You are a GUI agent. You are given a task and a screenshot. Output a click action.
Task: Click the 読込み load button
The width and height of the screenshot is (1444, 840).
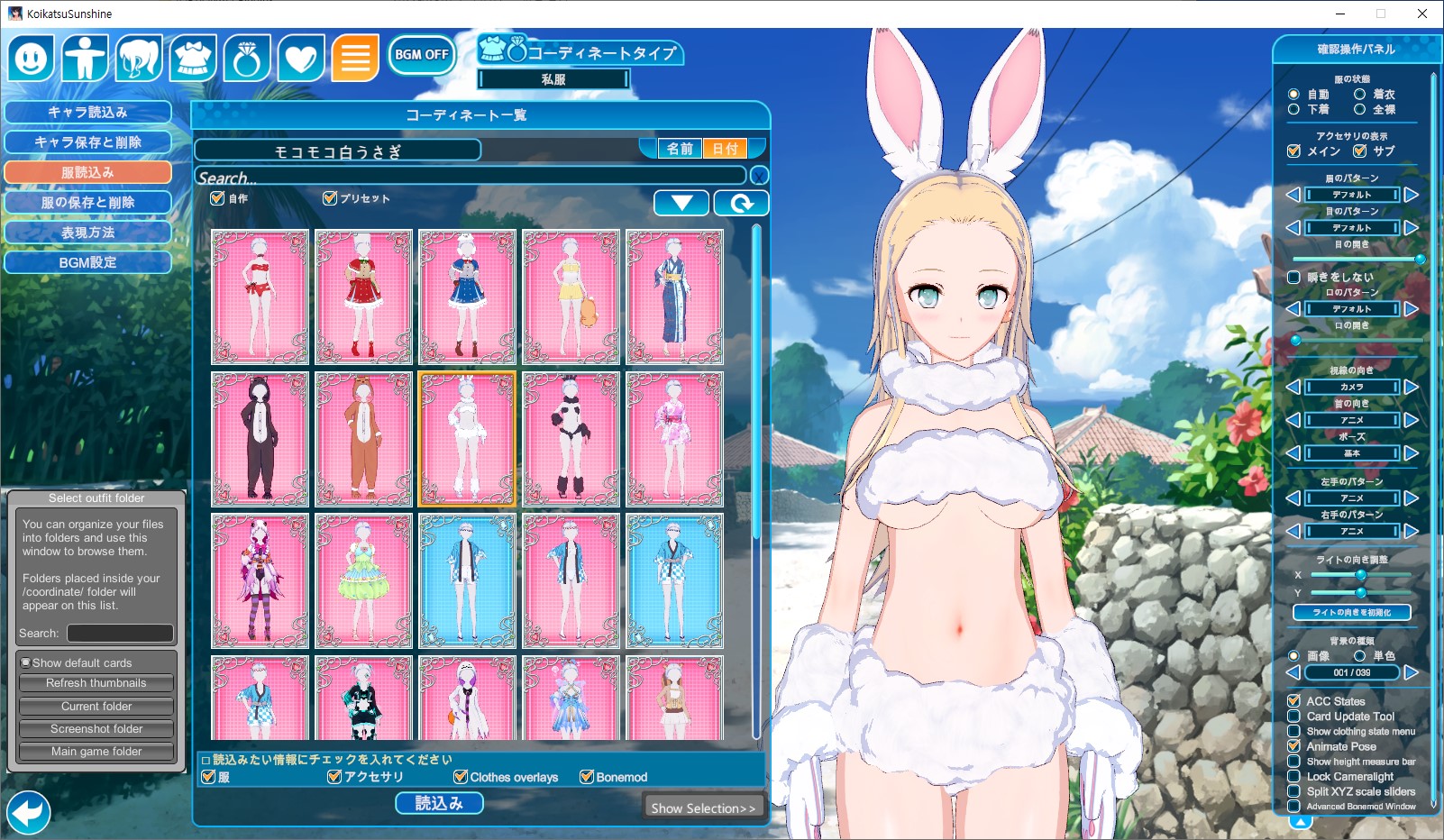pos(439,803)
